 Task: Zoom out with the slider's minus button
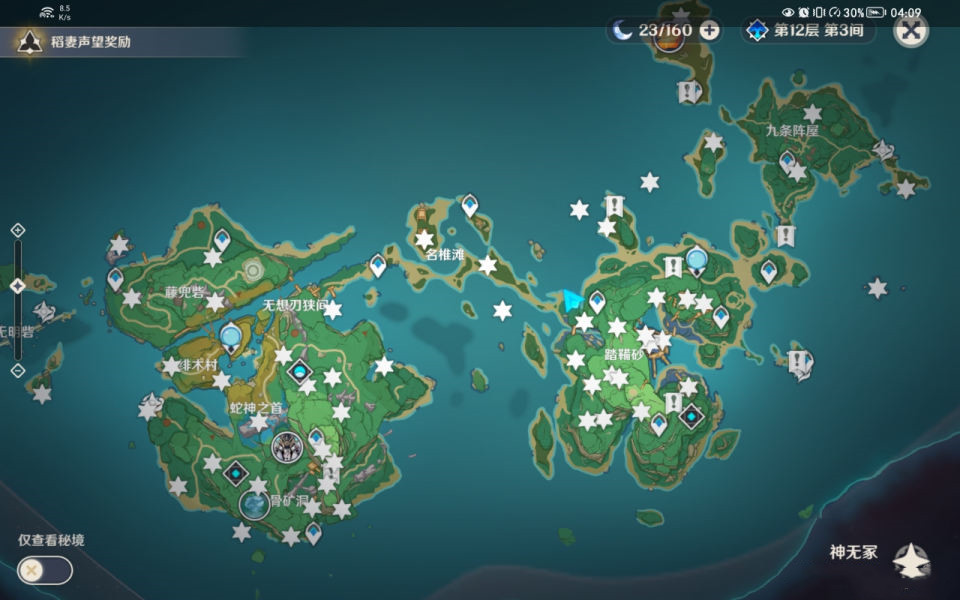click(x=18, y=370)
